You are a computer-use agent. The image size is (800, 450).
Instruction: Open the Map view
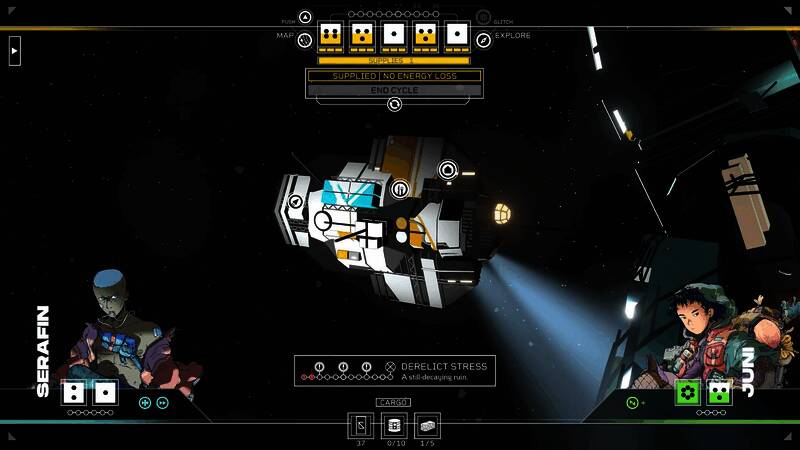[x=304, y=40]
